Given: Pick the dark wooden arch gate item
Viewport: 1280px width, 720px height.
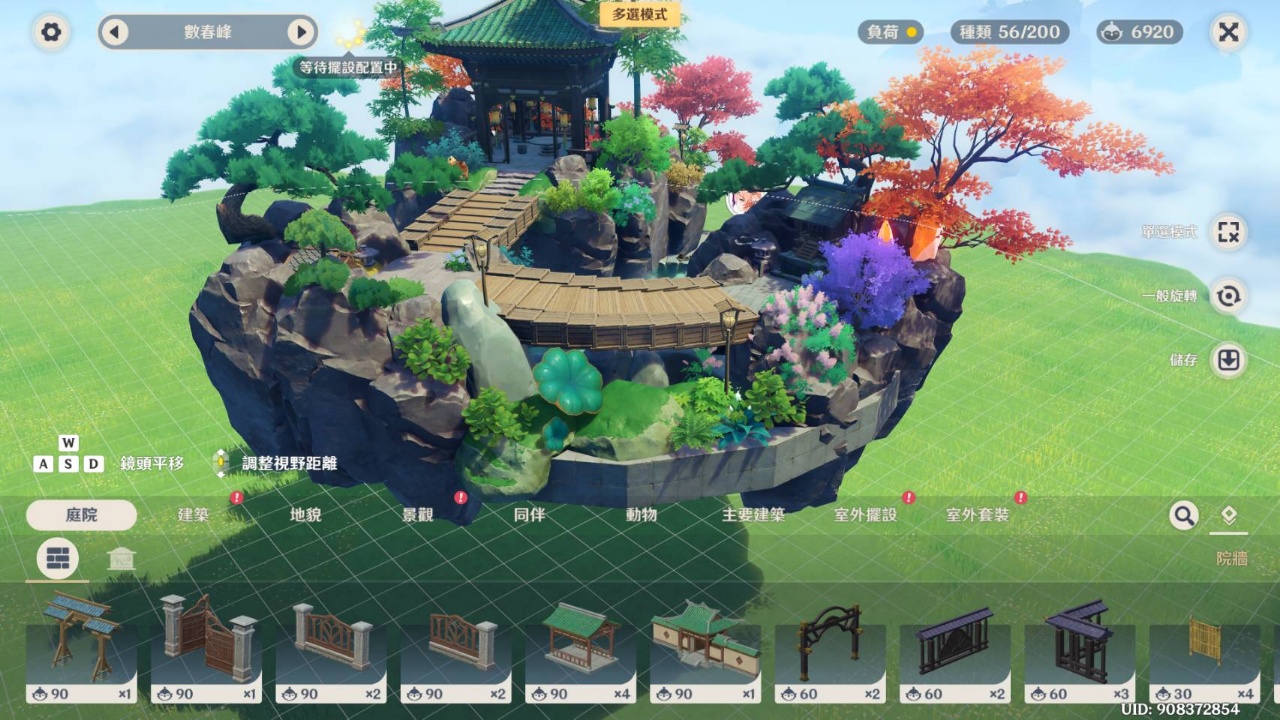Looking at the screenshot, I should 830,648.
